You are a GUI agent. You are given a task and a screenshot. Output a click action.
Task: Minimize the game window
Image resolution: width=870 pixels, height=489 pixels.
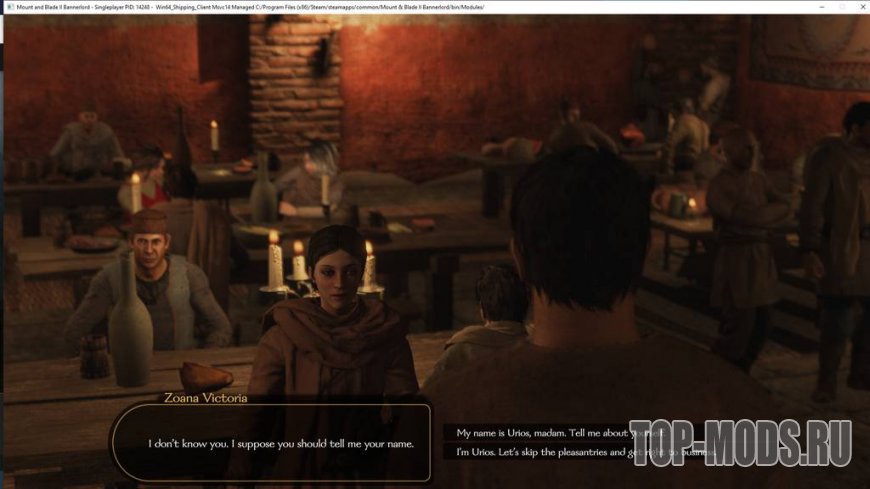[822, 6]
